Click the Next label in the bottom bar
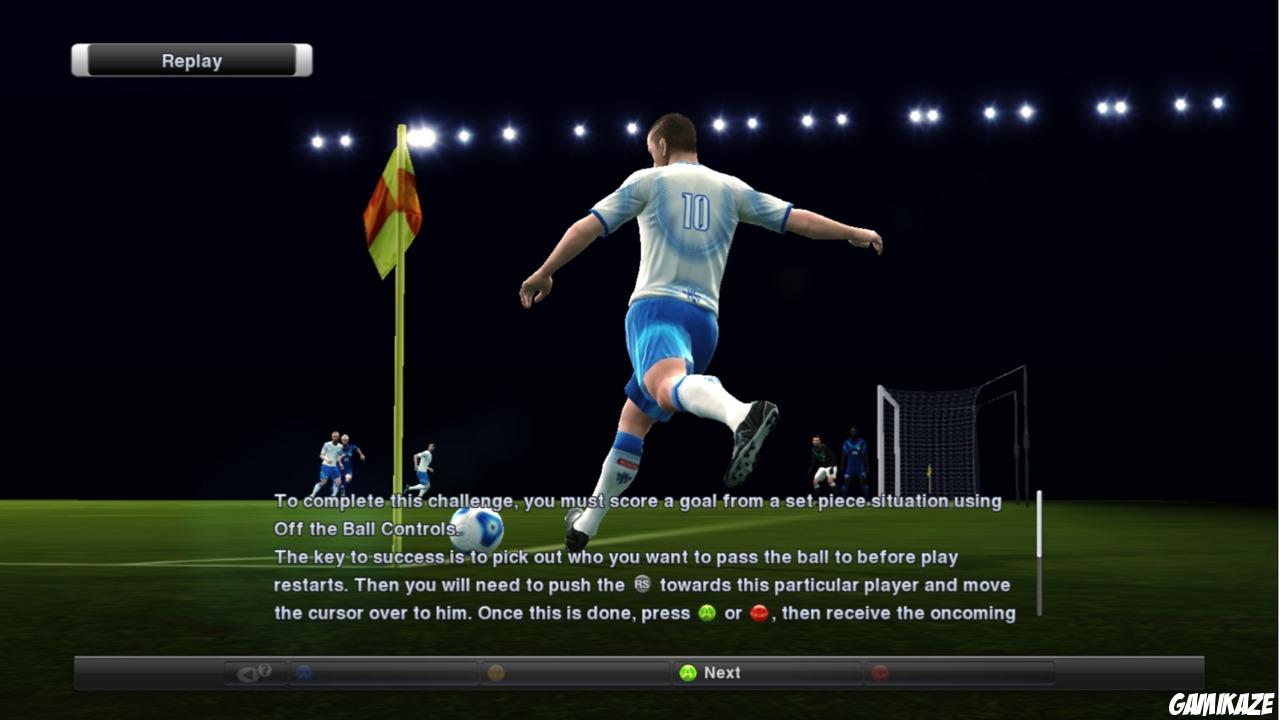The width and height of the screenshot is (1280, 720). point(722,673)
